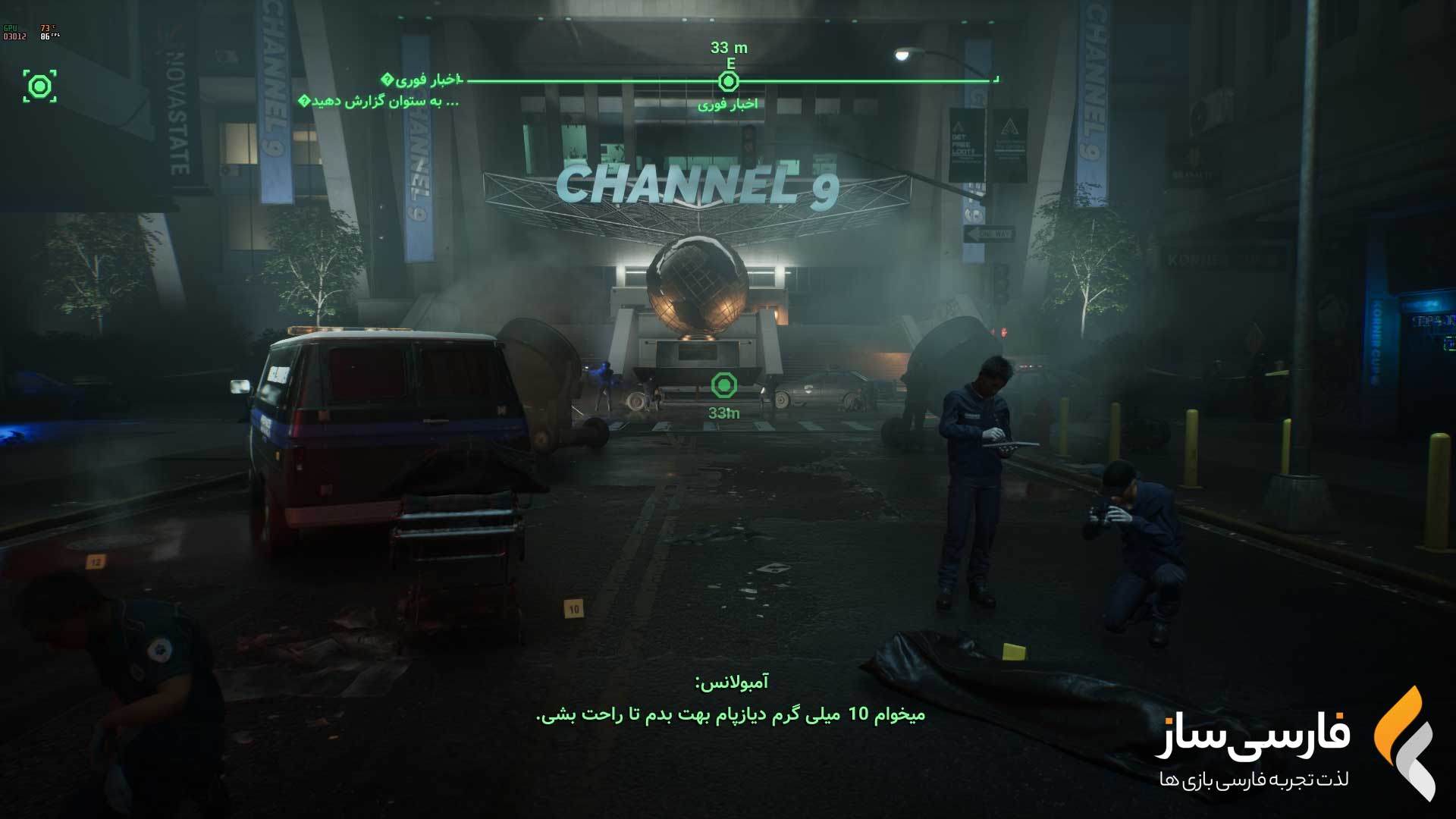Select the objective marker on the compass bar
Screen dimensions: 1456x819
[728, 81]
